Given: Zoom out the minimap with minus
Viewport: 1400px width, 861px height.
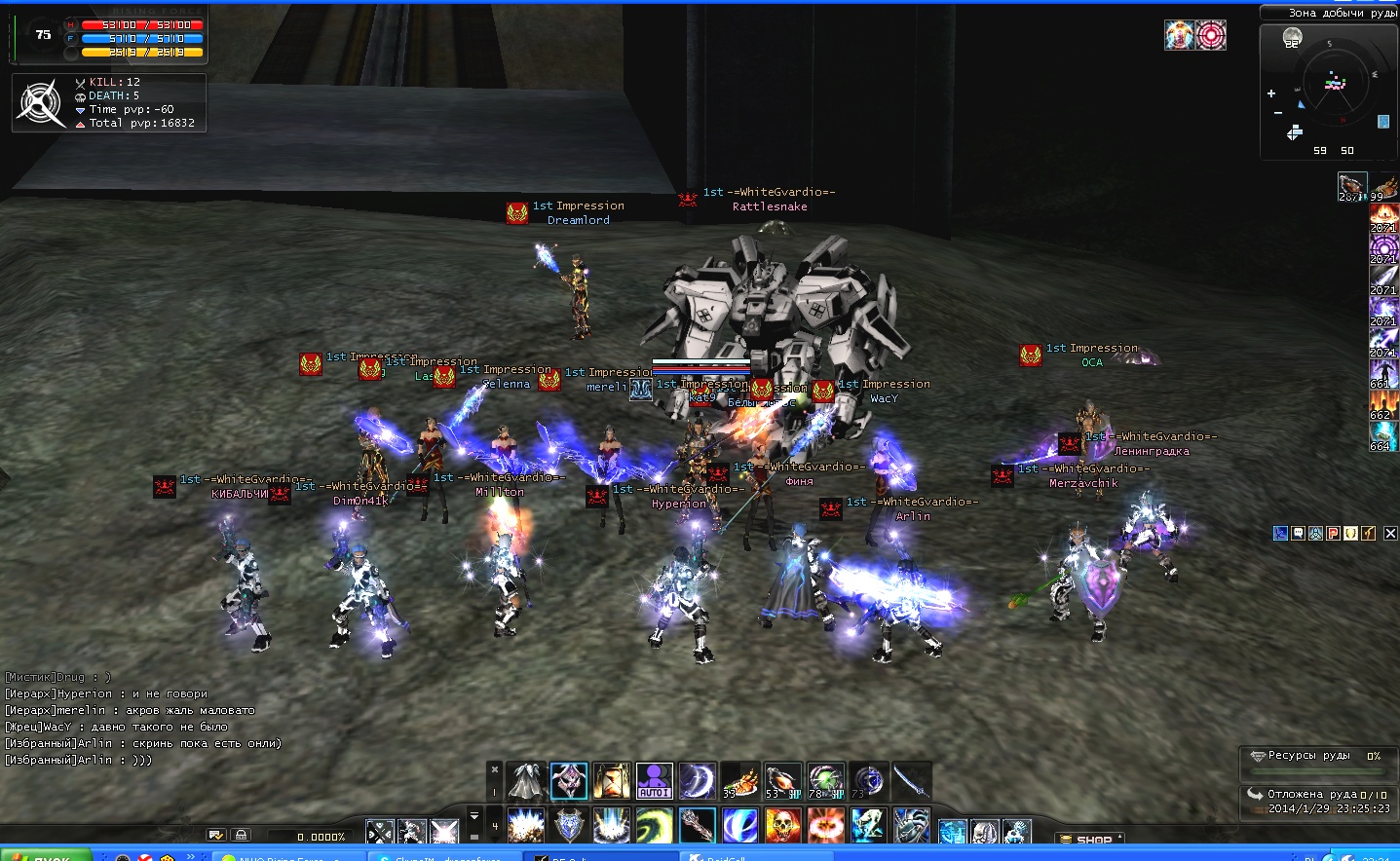Looking at the screenshot, I should (x=1277, y=113).
